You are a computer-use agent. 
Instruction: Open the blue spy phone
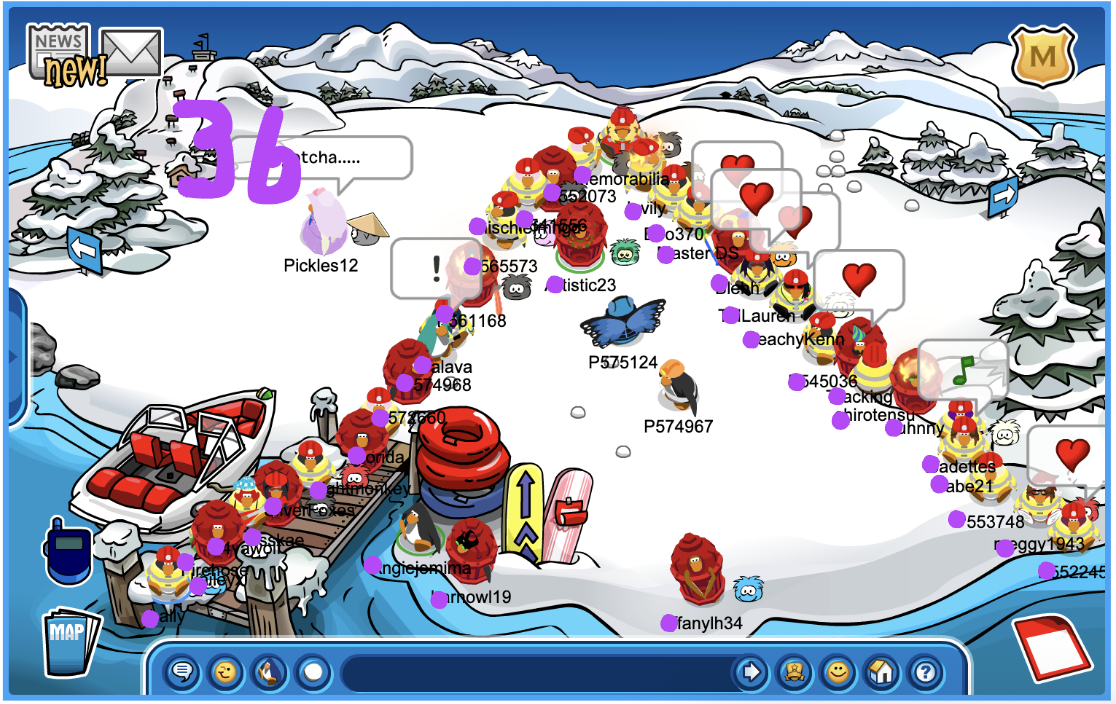click(67, 554)
